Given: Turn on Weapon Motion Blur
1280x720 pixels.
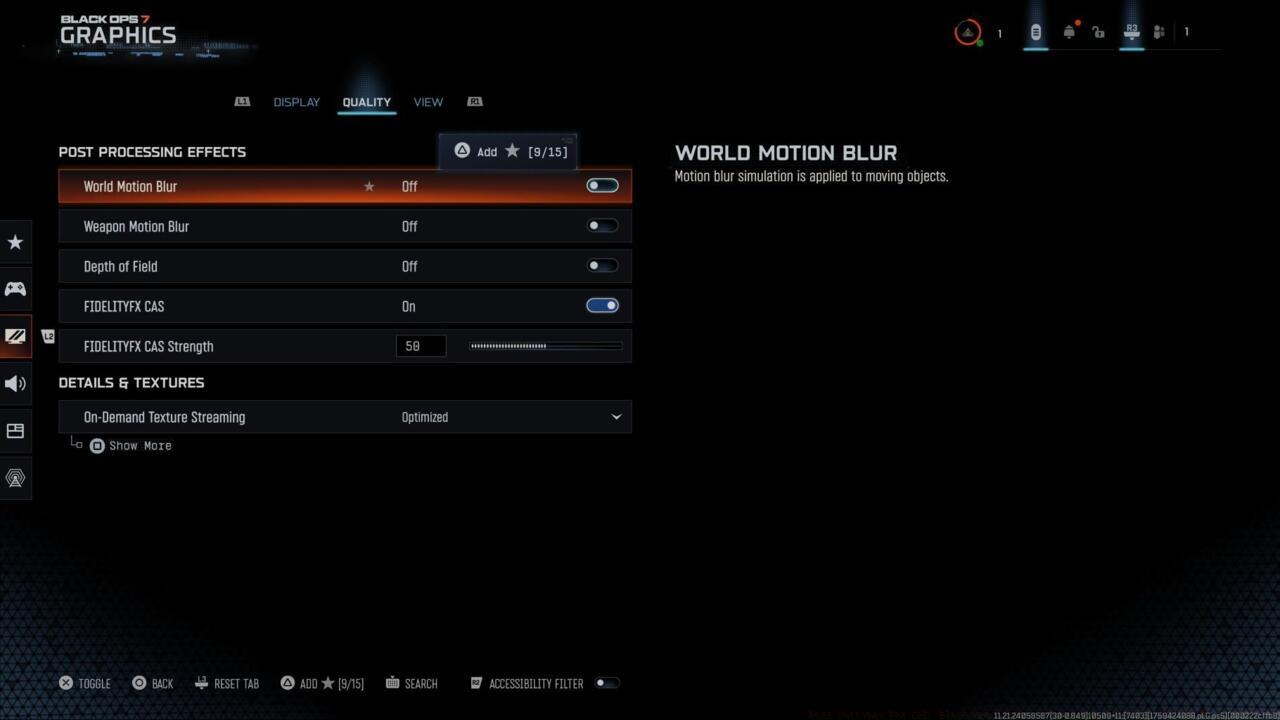Looking at the screenshot, I should pyautogui.click(x=602, y=225).
